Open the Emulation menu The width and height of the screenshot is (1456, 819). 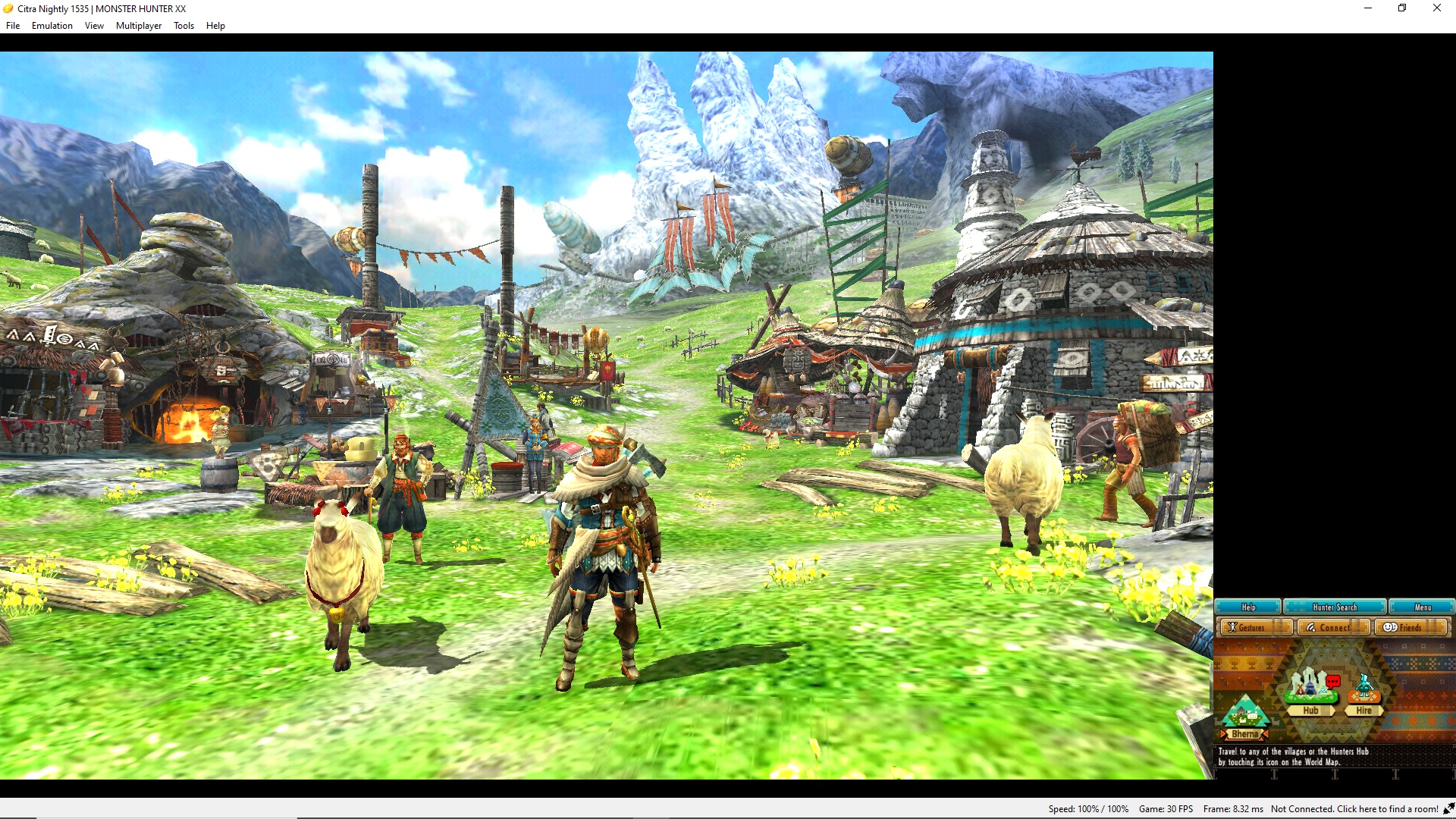52,25
